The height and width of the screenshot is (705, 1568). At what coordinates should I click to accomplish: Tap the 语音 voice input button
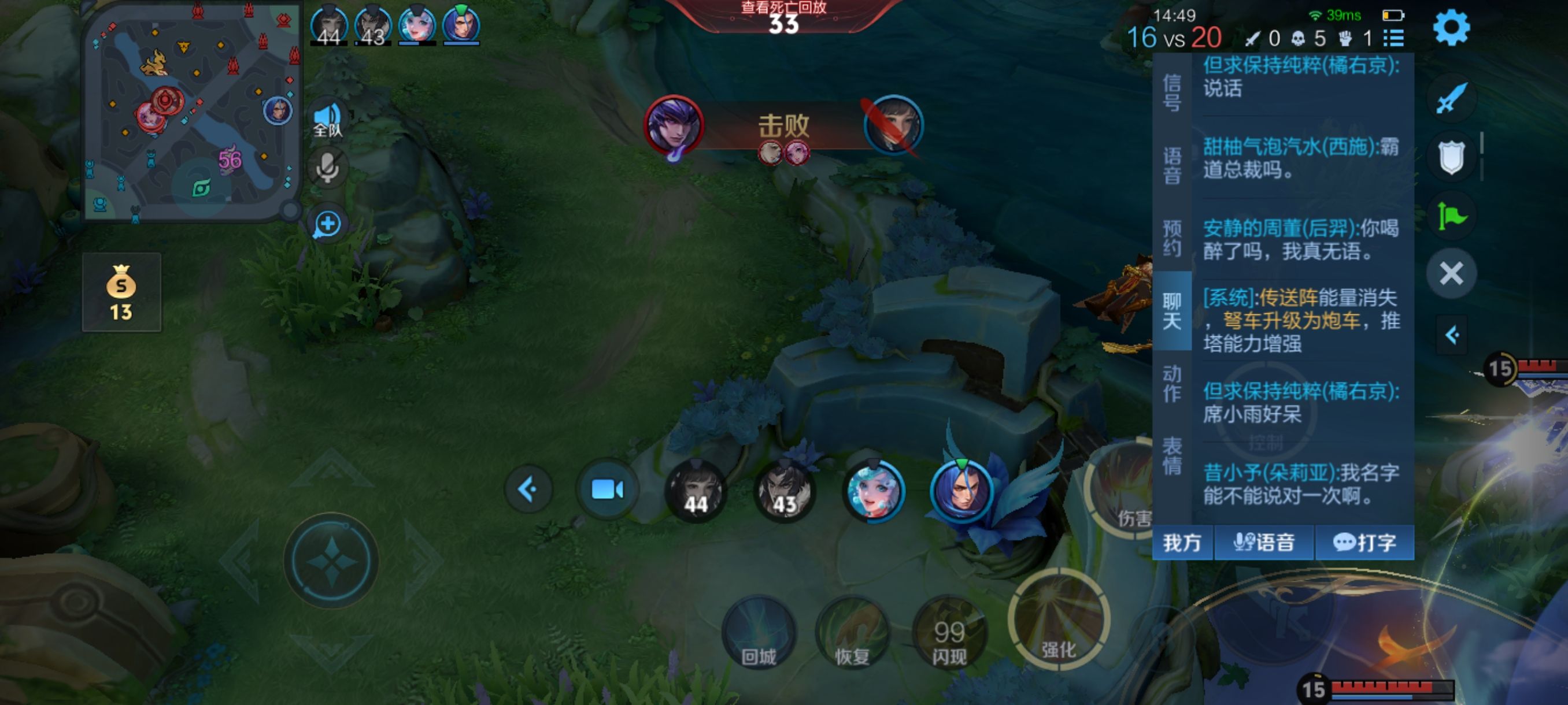1264,542
